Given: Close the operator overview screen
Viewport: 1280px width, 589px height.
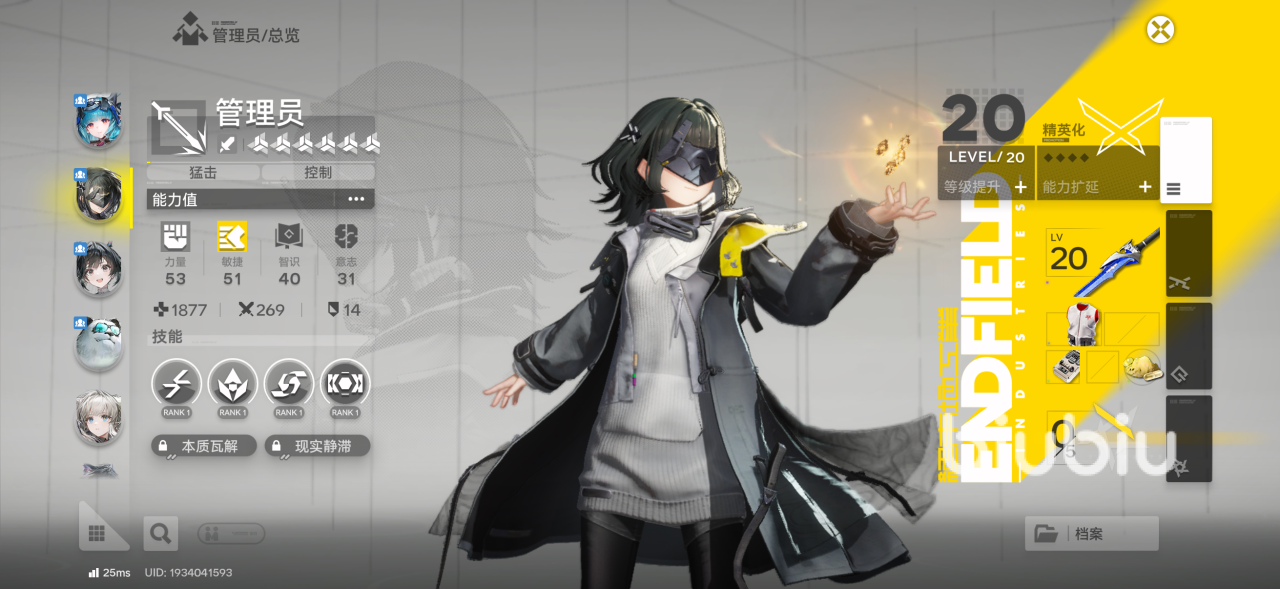Looking at the screenshot, I should (1160, 29).
